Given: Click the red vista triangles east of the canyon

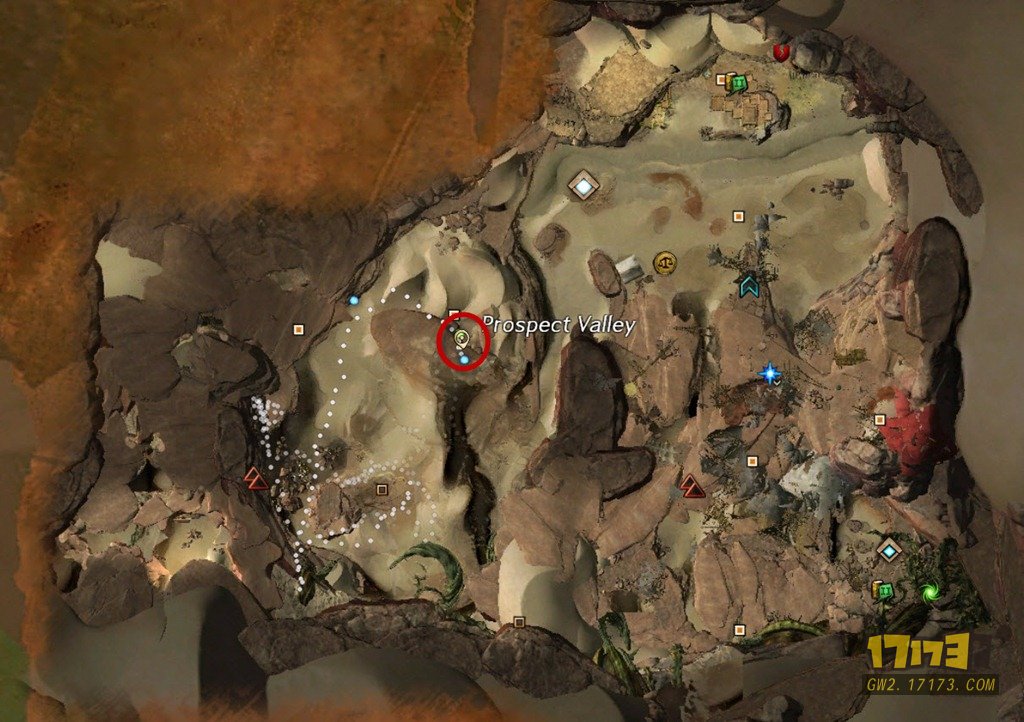Looking at the screenshot, I should tap(692, 486).
